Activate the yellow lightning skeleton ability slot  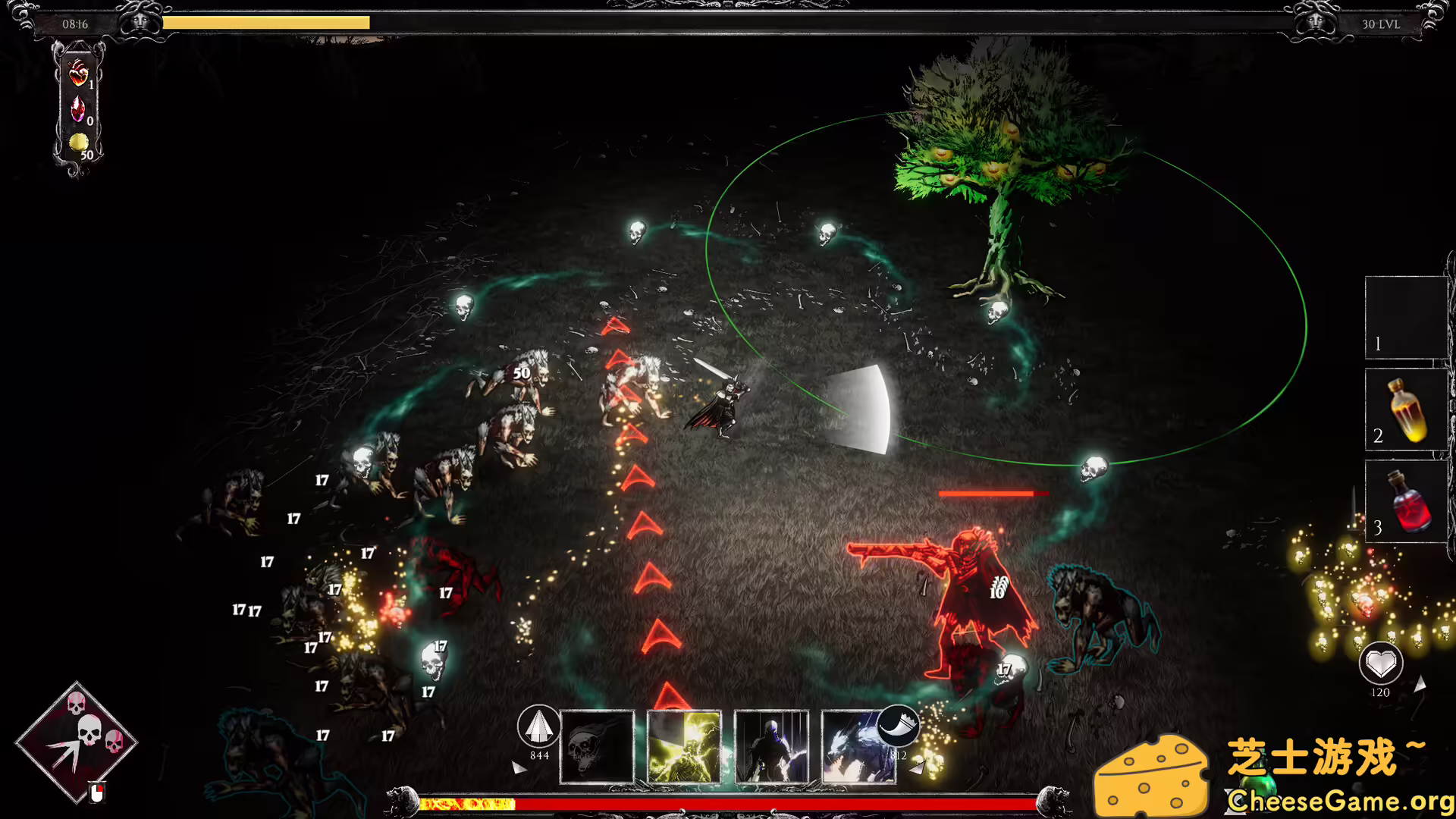tap(684, 747)
